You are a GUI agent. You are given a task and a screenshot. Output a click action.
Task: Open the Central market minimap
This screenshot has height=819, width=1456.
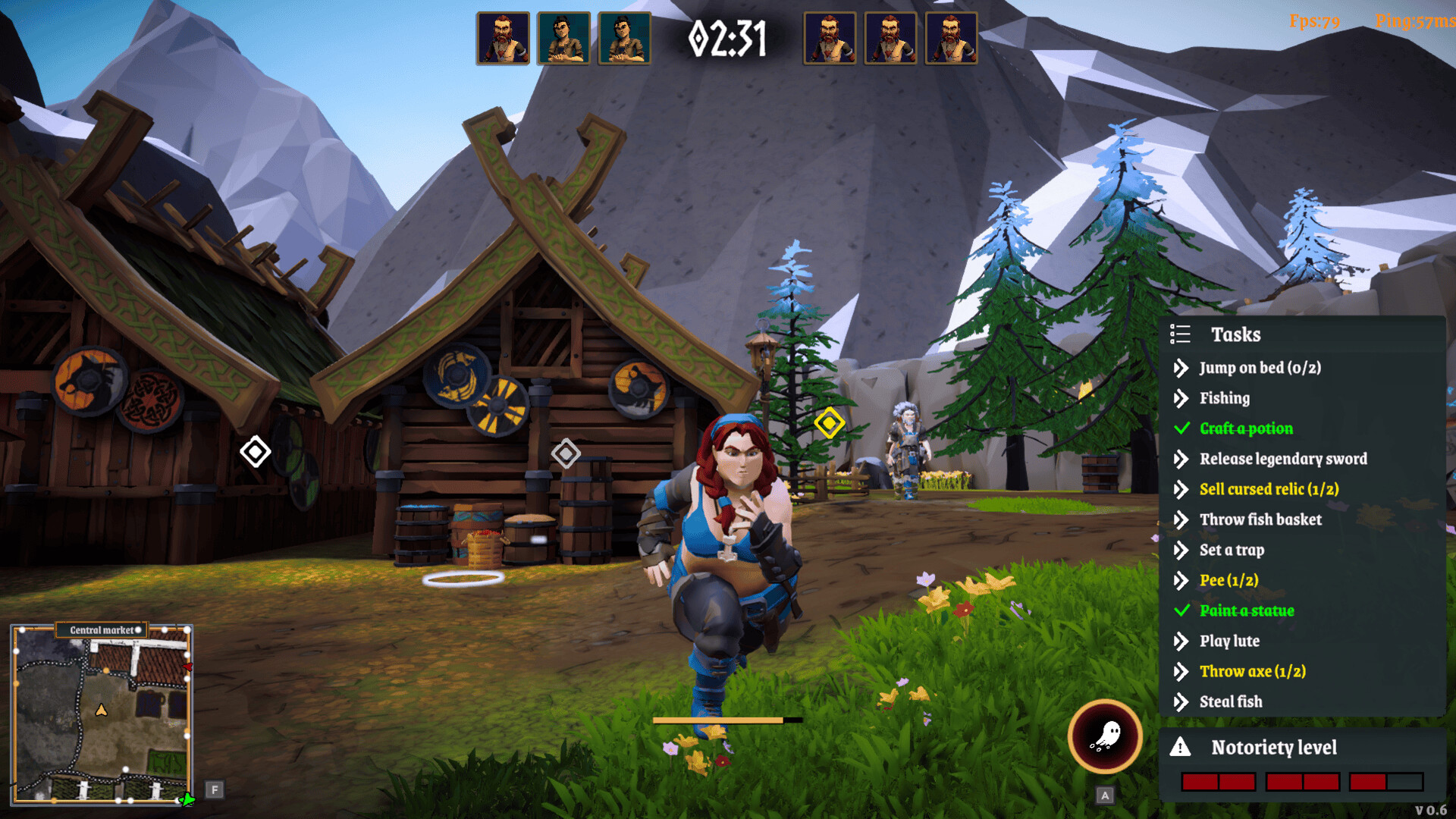pos(102,713)
